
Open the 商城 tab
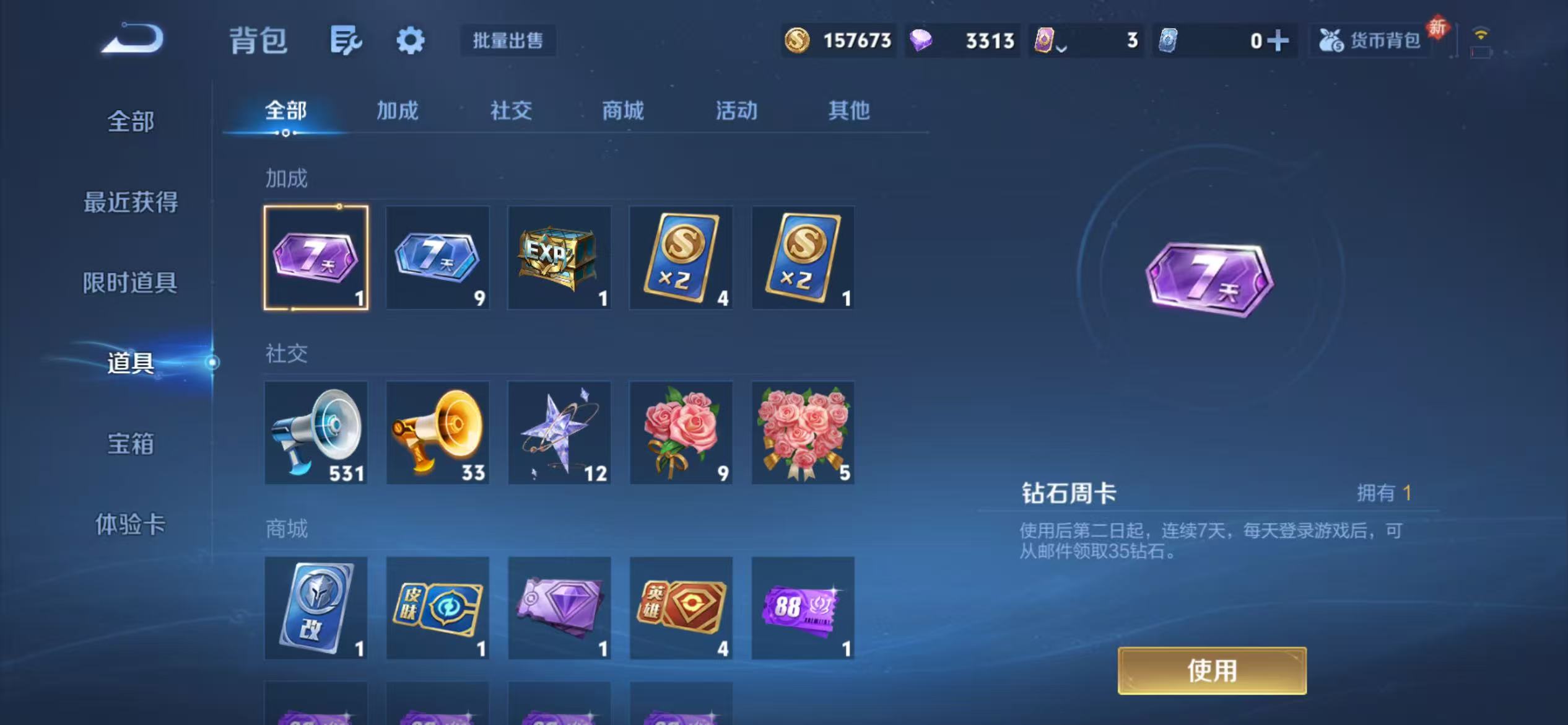[622, 112]
